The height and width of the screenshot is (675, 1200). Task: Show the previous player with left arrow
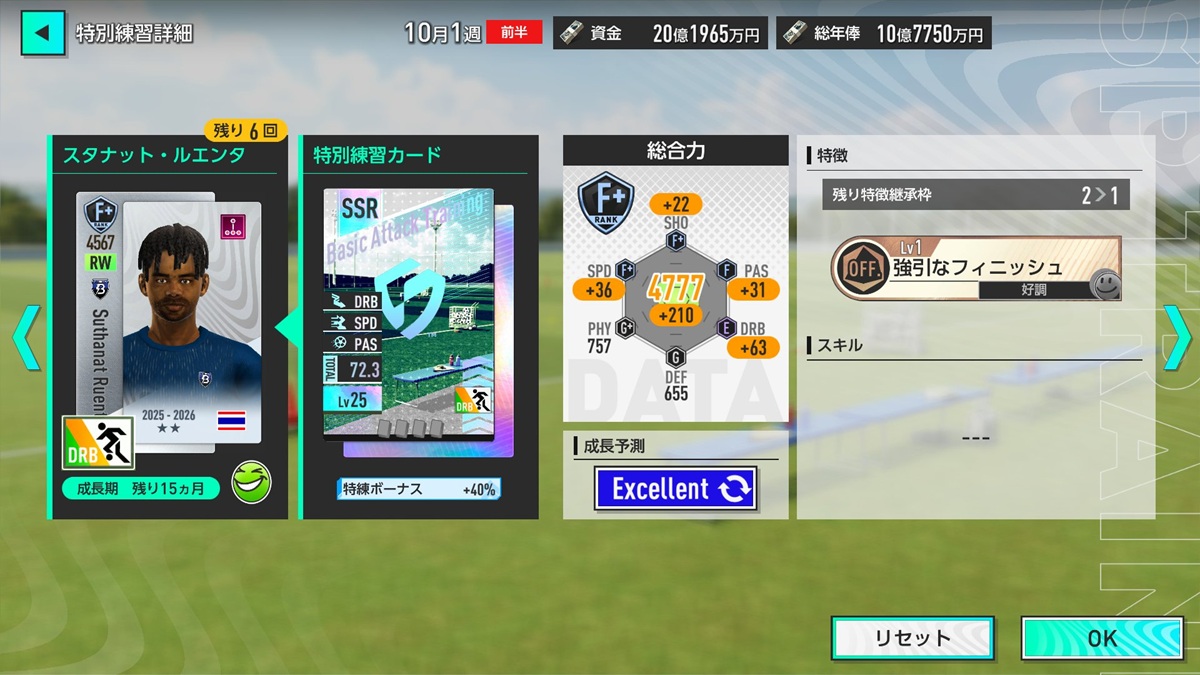click(x=25, y=338)
